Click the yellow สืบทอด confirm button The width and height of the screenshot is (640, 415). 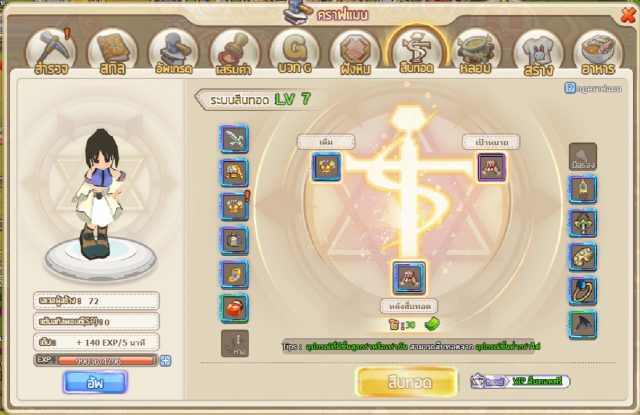[x=406, y=381]
